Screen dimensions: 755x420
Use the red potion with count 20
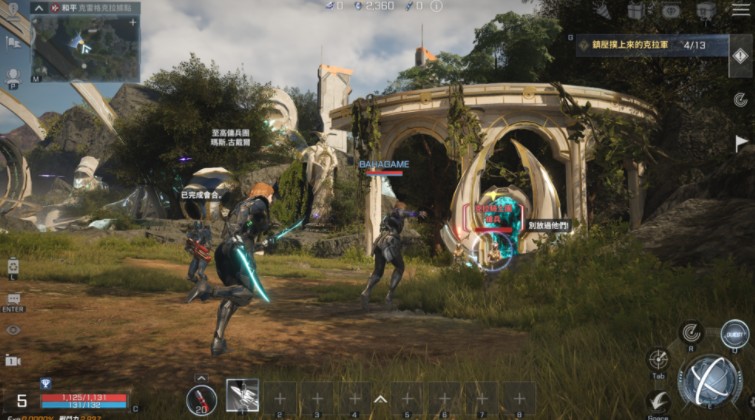coord(201,398)
